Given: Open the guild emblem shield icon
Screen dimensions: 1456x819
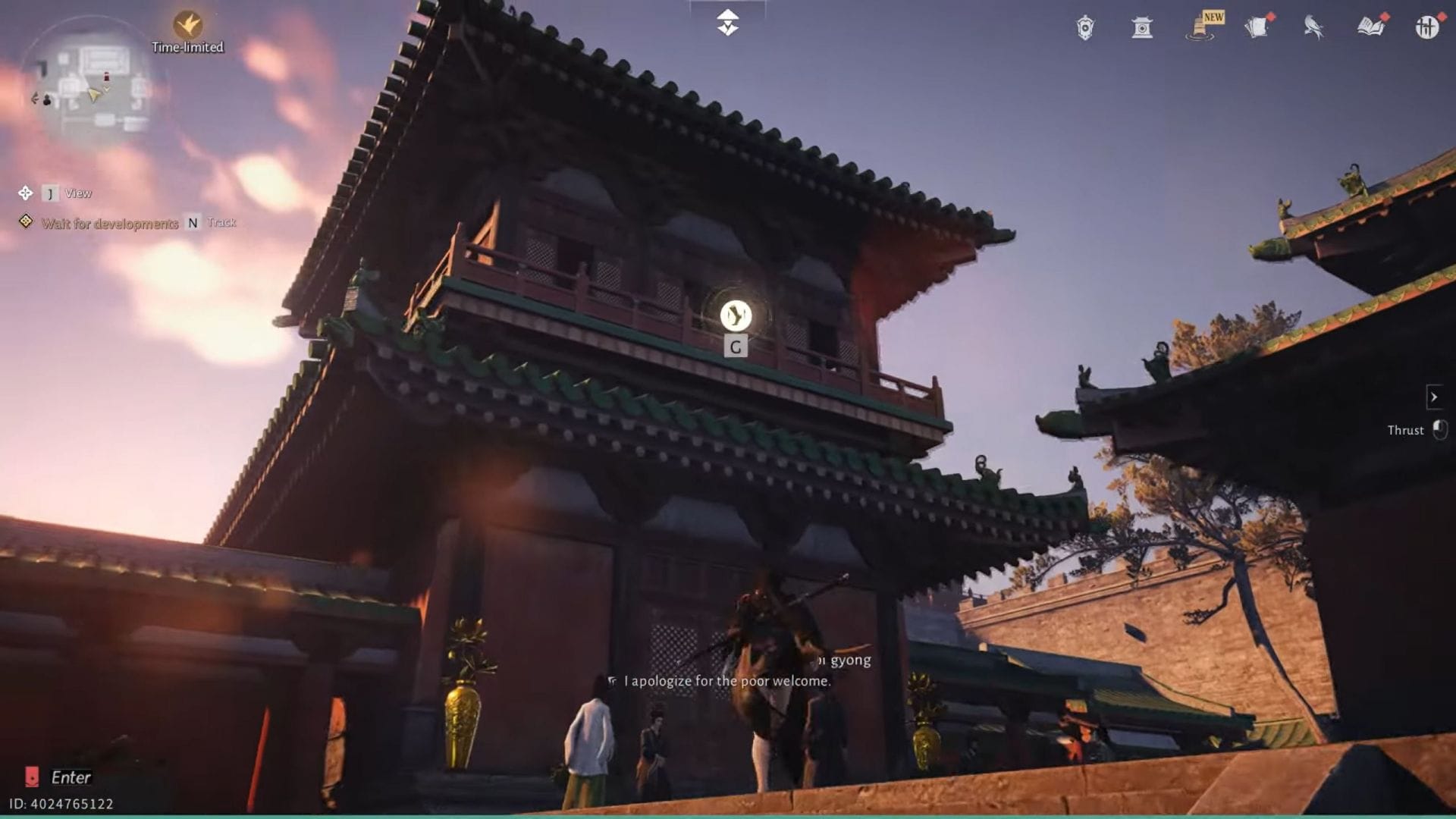Looking at the screenshot, I should point(1084,27).
